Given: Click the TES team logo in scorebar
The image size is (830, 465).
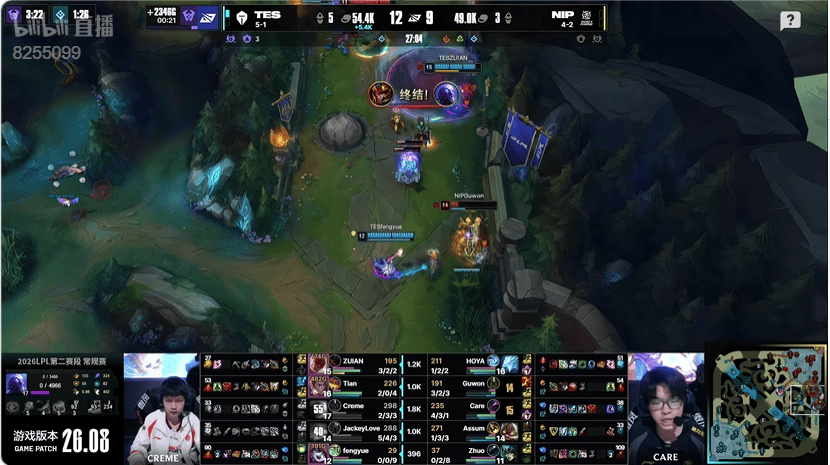Looking at the screenshot, I should coord(241,17).
